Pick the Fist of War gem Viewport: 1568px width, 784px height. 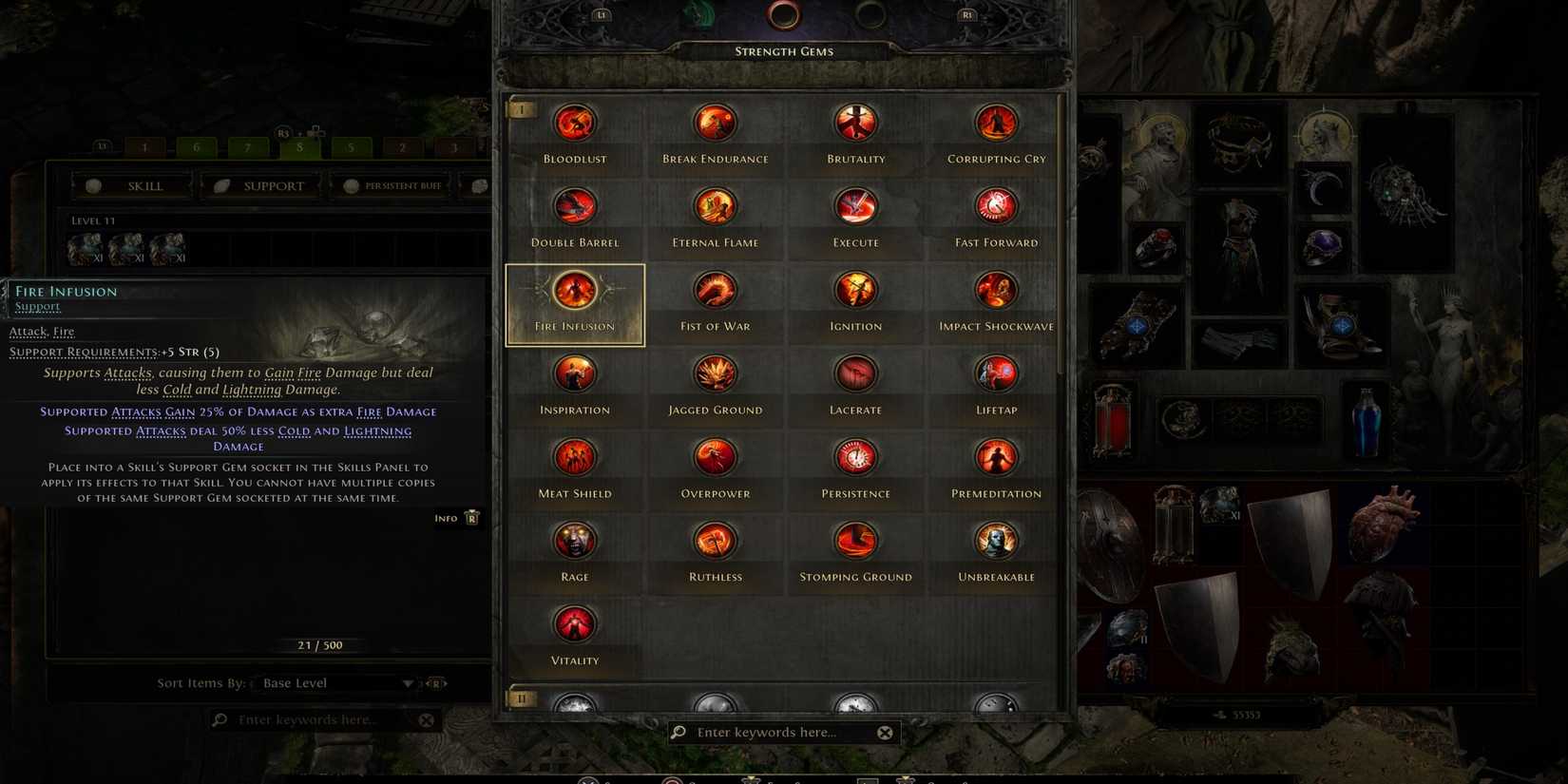[x=715, y=289]
